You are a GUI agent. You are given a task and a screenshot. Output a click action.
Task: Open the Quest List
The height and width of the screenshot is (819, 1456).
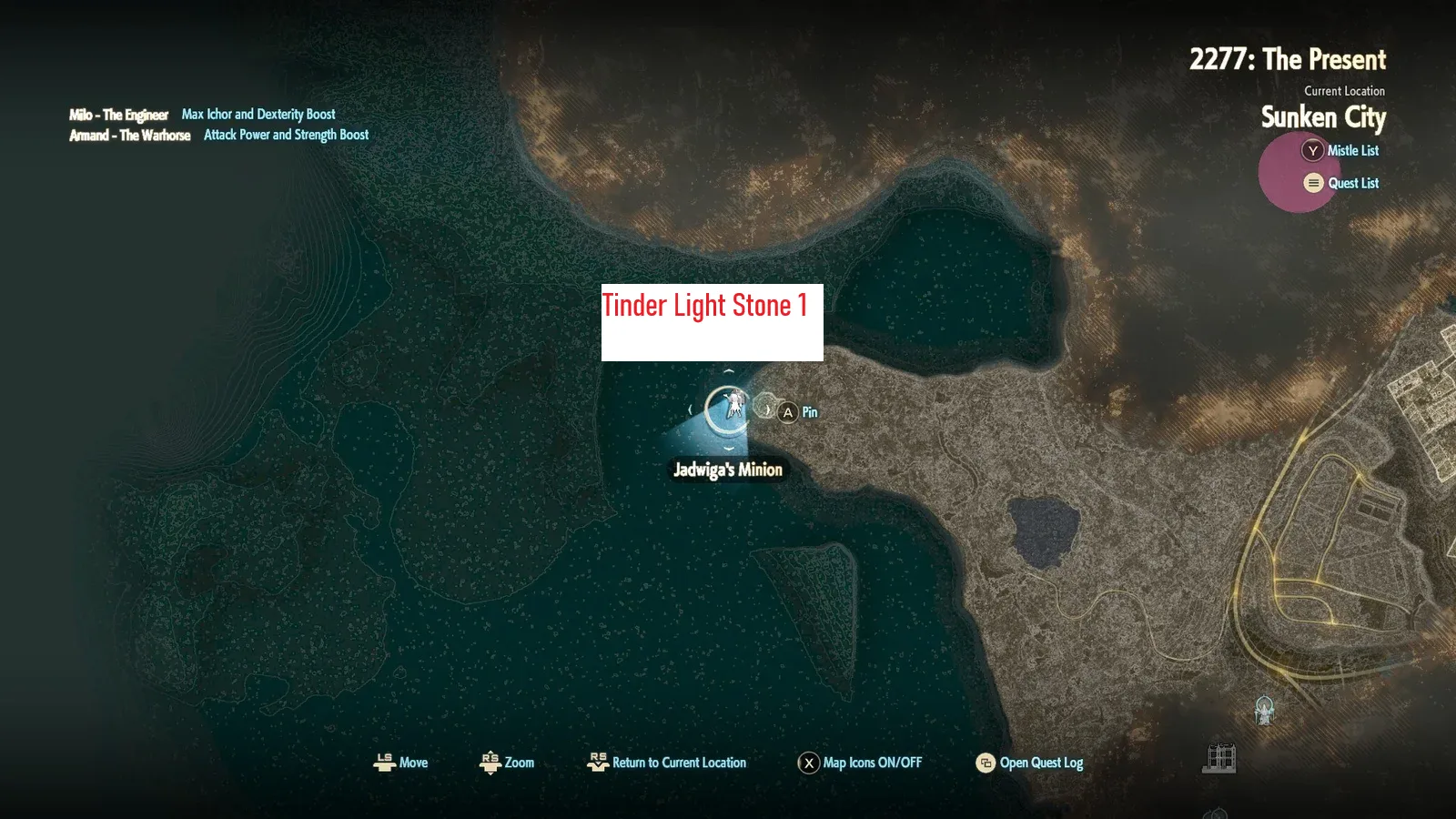pos(1340,183)
